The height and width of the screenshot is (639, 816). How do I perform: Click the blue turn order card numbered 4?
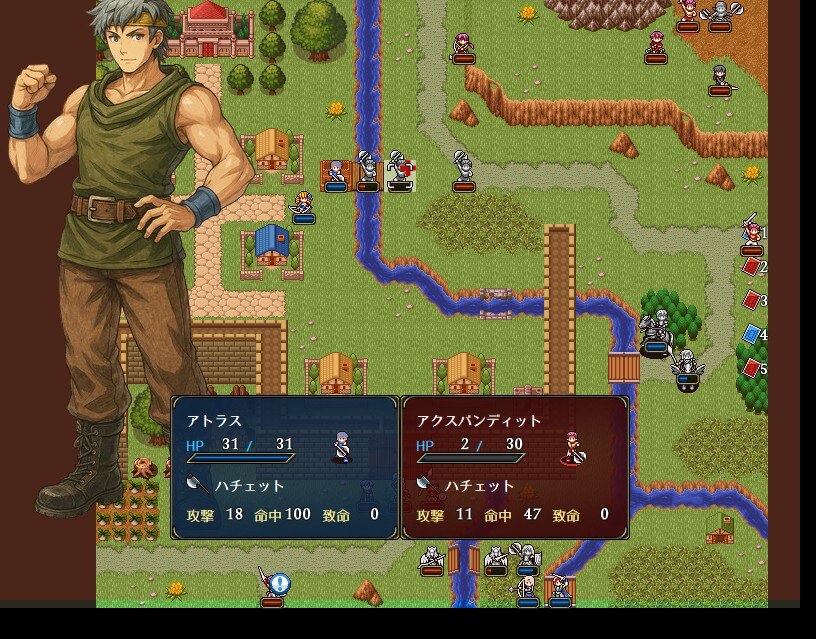coord(751,334)
